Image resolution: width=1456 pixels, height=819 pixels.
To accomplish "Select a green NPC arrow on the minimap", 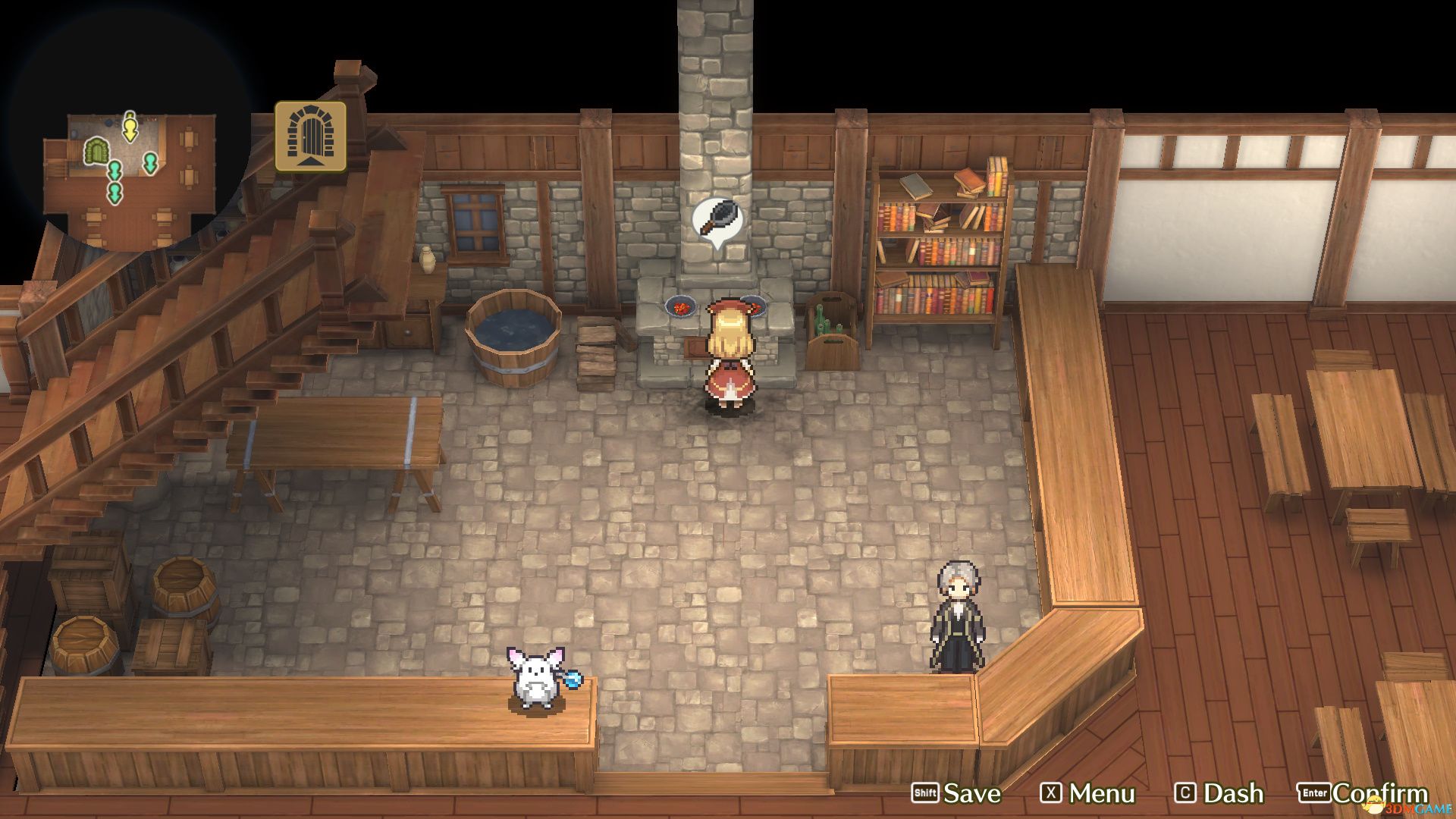I will tap(149, 164).
